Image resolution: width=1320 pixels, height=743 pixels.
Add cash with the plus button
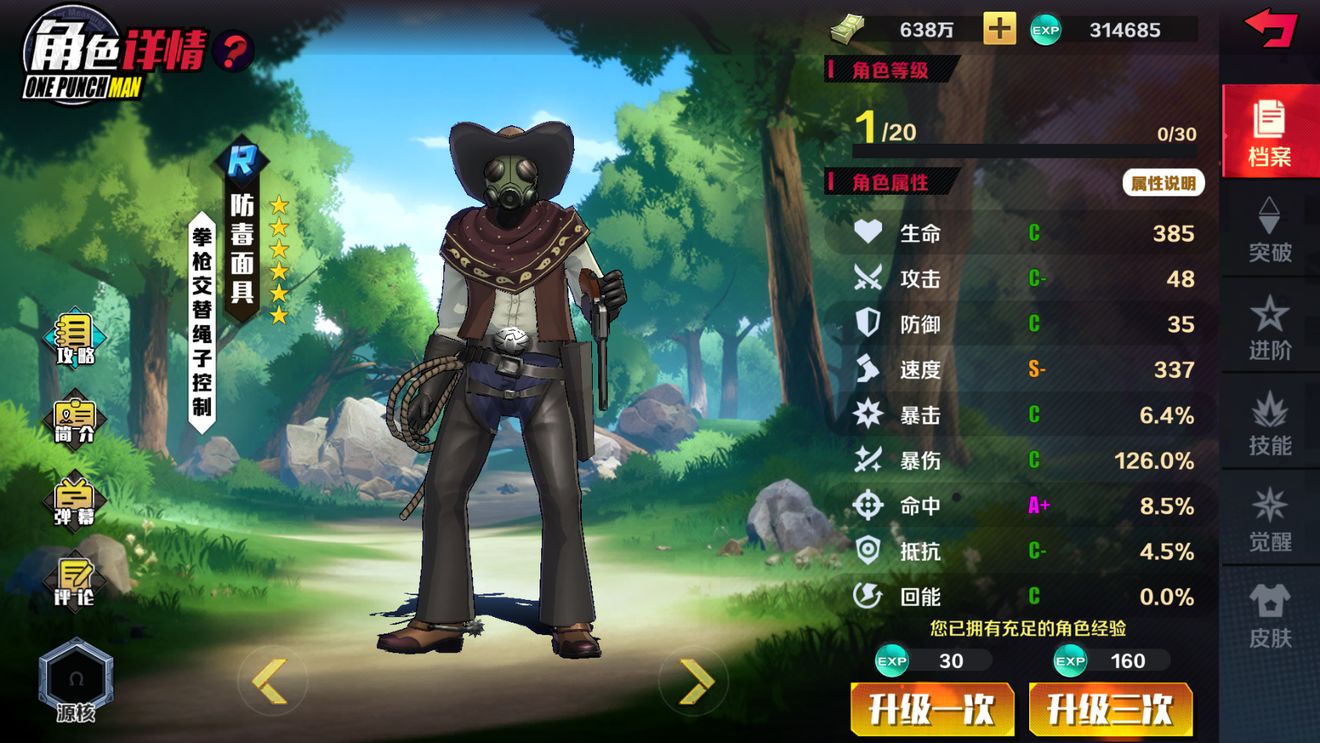coord(999,29)
